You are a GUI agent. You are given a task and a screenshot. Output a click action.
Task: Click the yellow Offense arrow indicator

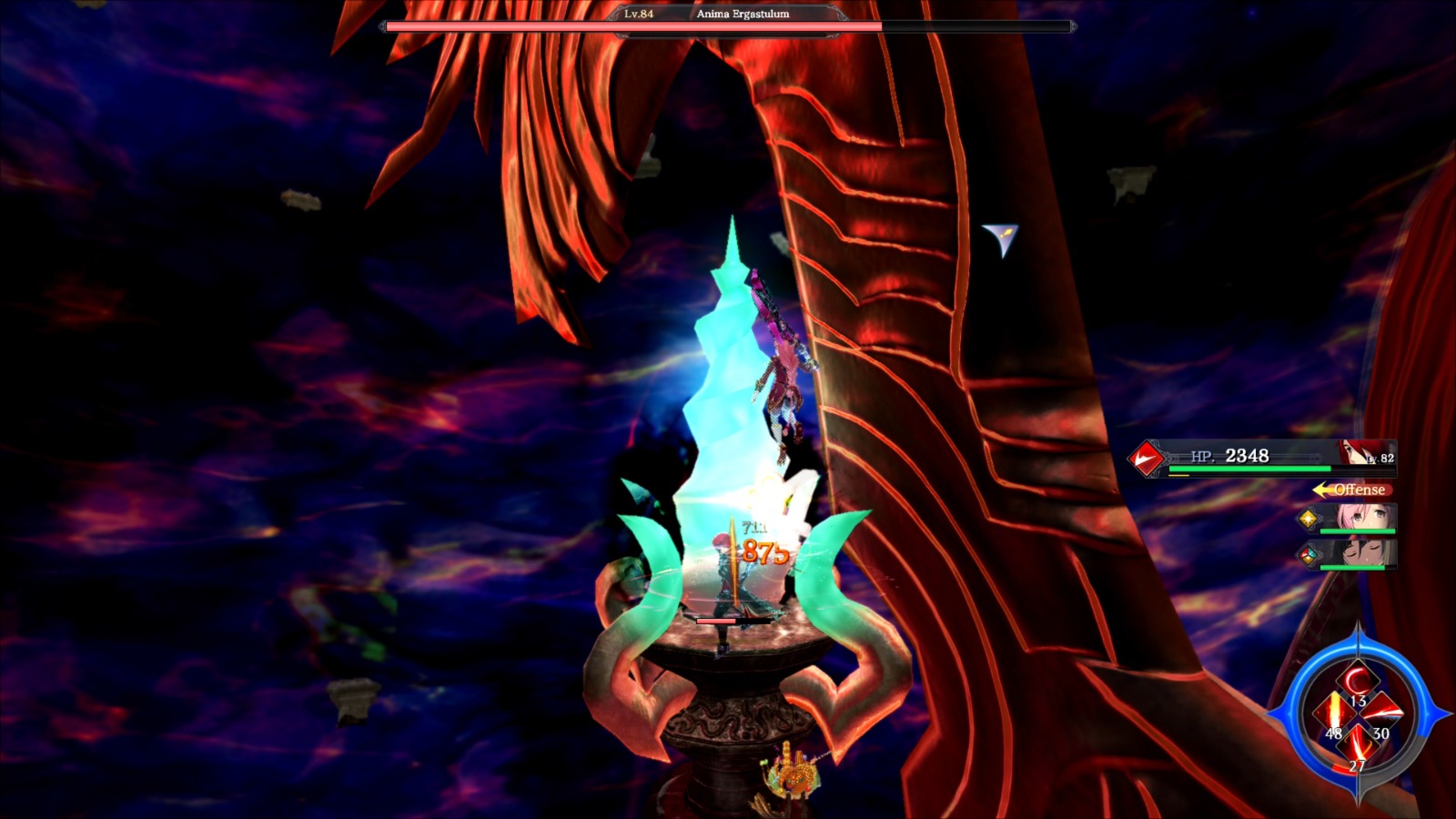point(1321,490)
